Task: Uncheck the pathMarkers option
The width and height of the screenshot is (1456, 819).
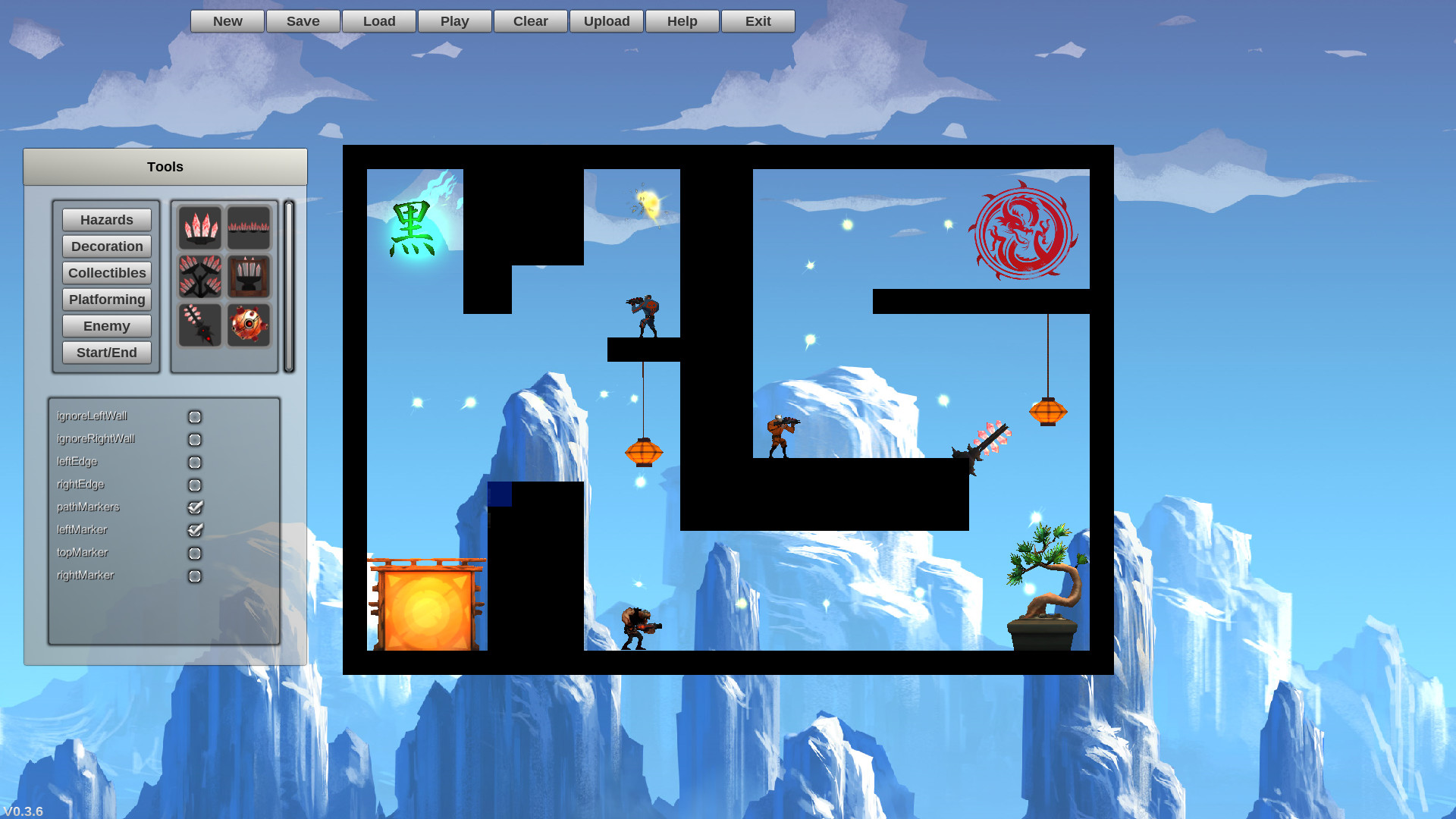Action: pos(195,507)
